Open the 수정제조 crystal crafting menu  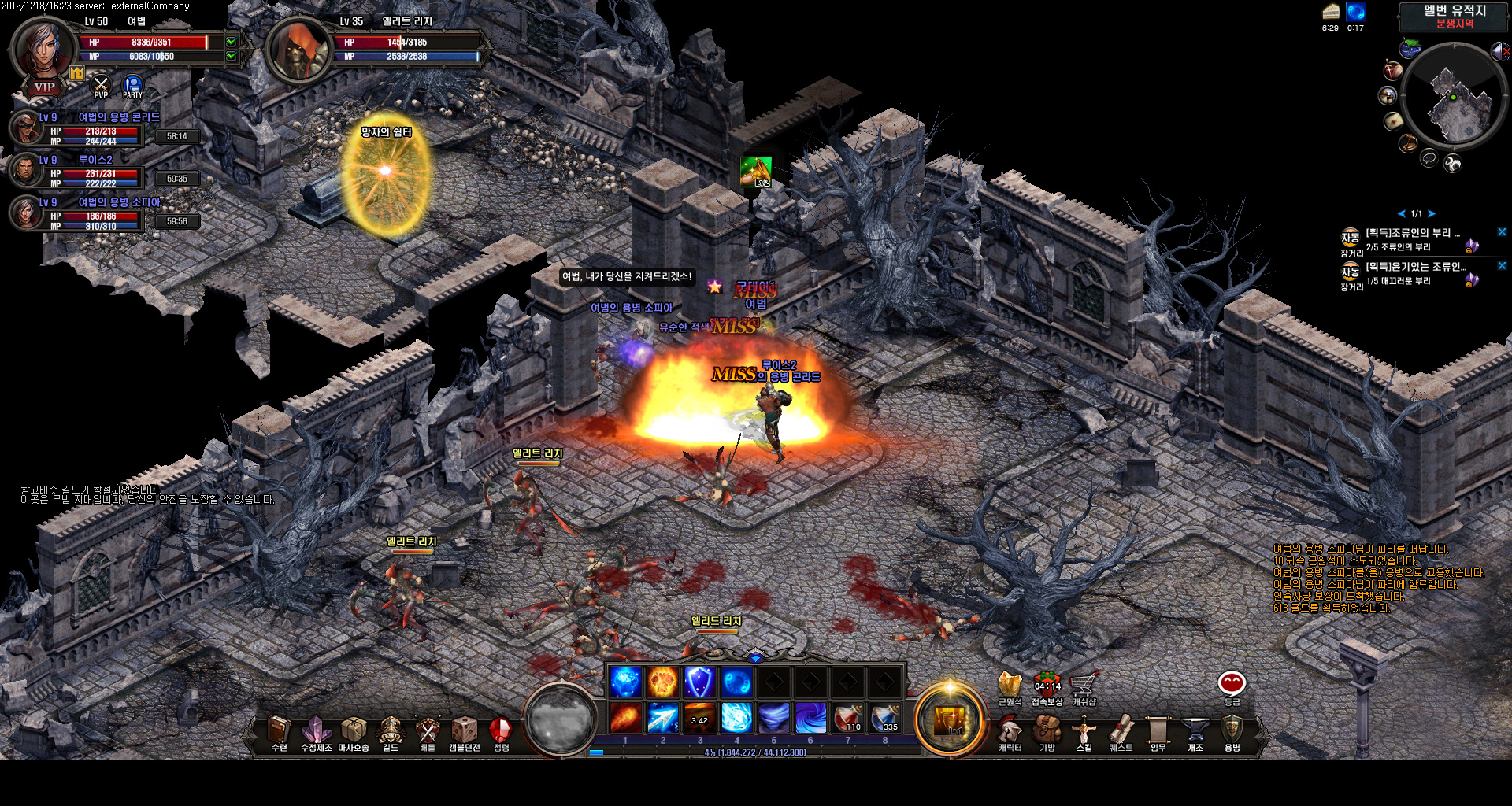316,732
